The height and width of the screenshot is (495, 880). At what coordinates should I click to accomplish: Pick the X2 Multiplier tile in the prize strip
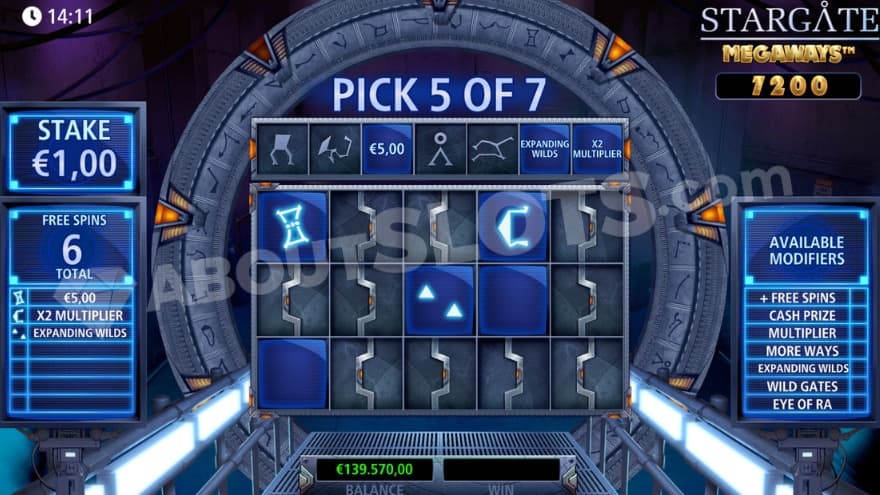596,149
